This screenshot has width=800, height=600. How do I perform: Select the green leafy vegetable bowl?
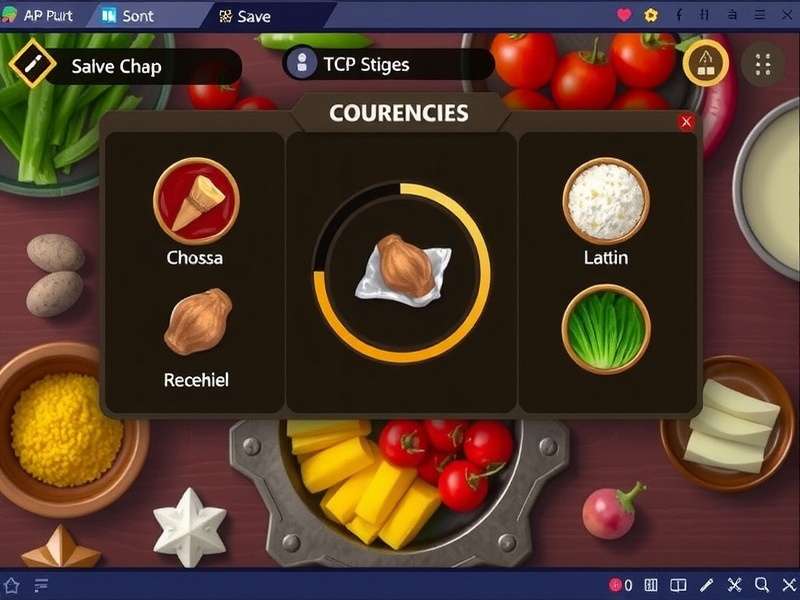[x=606, y=328]
